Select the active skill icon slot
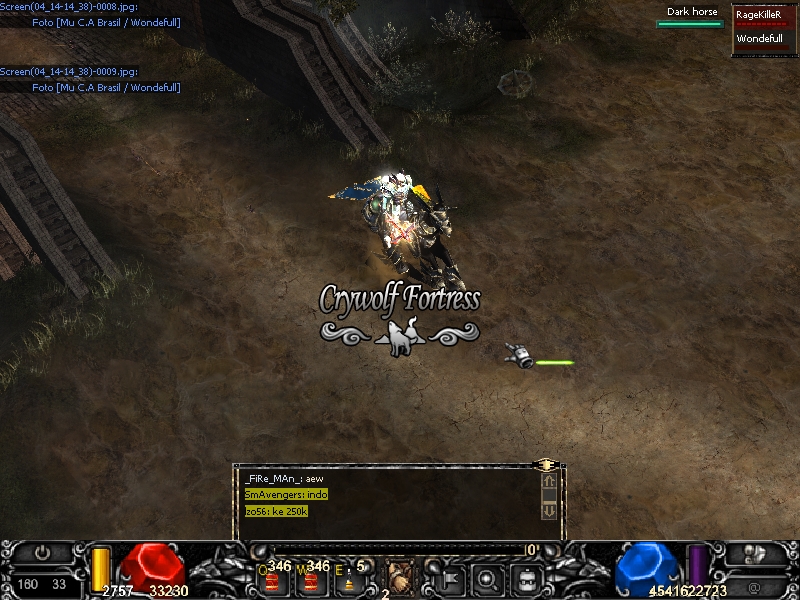The width and height of the screenshot is (800, 600). click(400, 575)
